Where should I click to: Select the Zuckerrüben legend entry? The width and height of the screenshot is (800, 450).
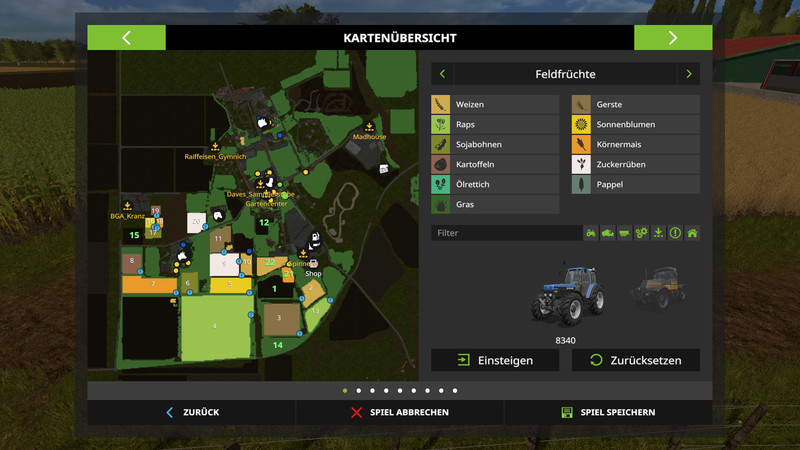pos(635,165)
